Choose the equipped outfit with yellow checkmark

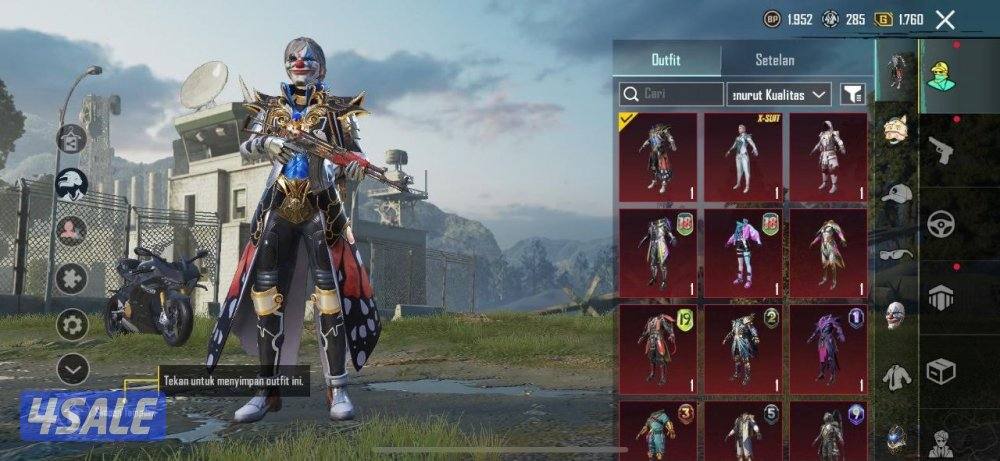(657, 156)
